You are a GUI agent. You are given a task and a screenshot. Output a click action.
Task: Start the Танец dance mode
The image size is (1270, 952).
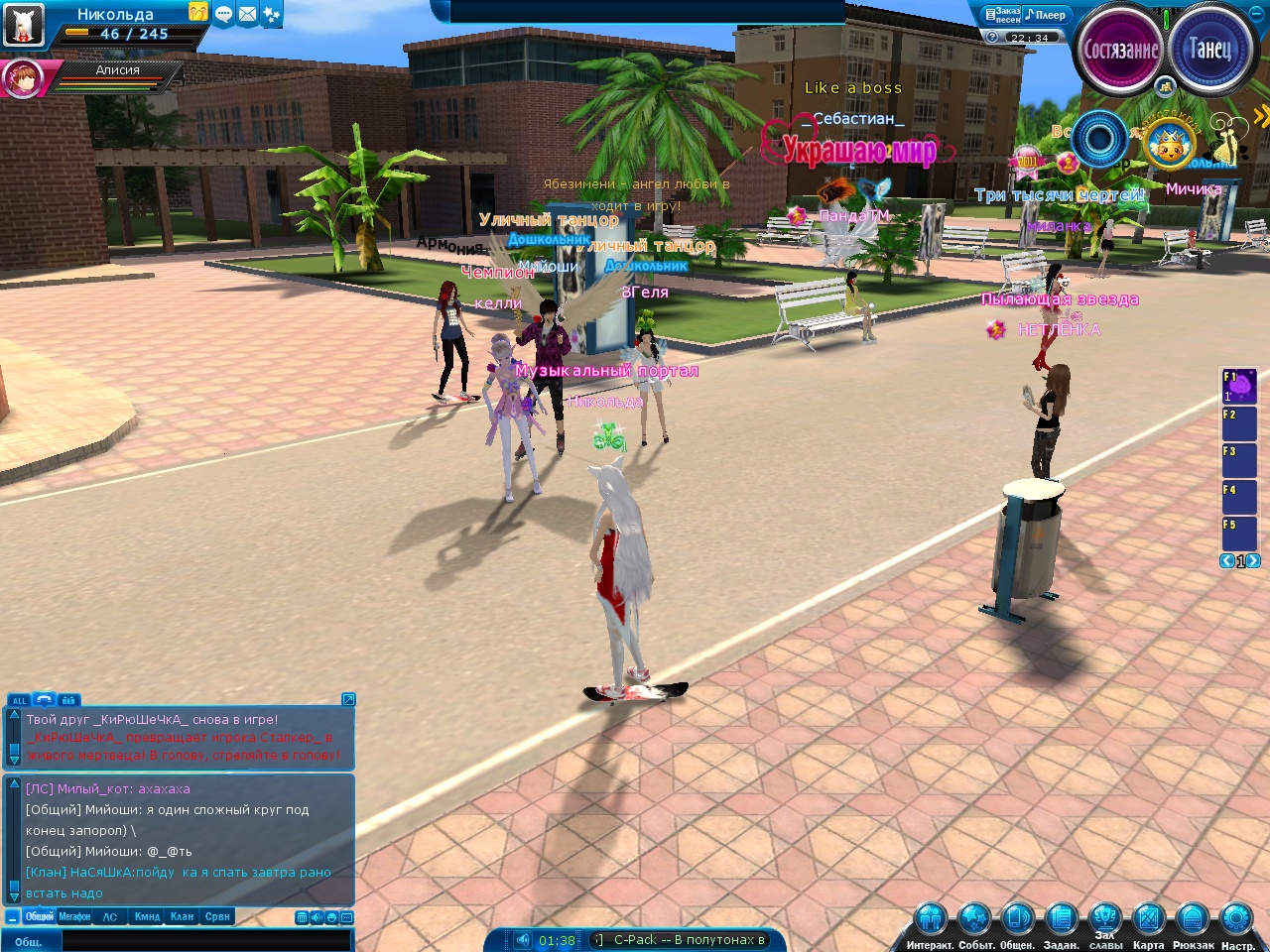[1208, 48]
